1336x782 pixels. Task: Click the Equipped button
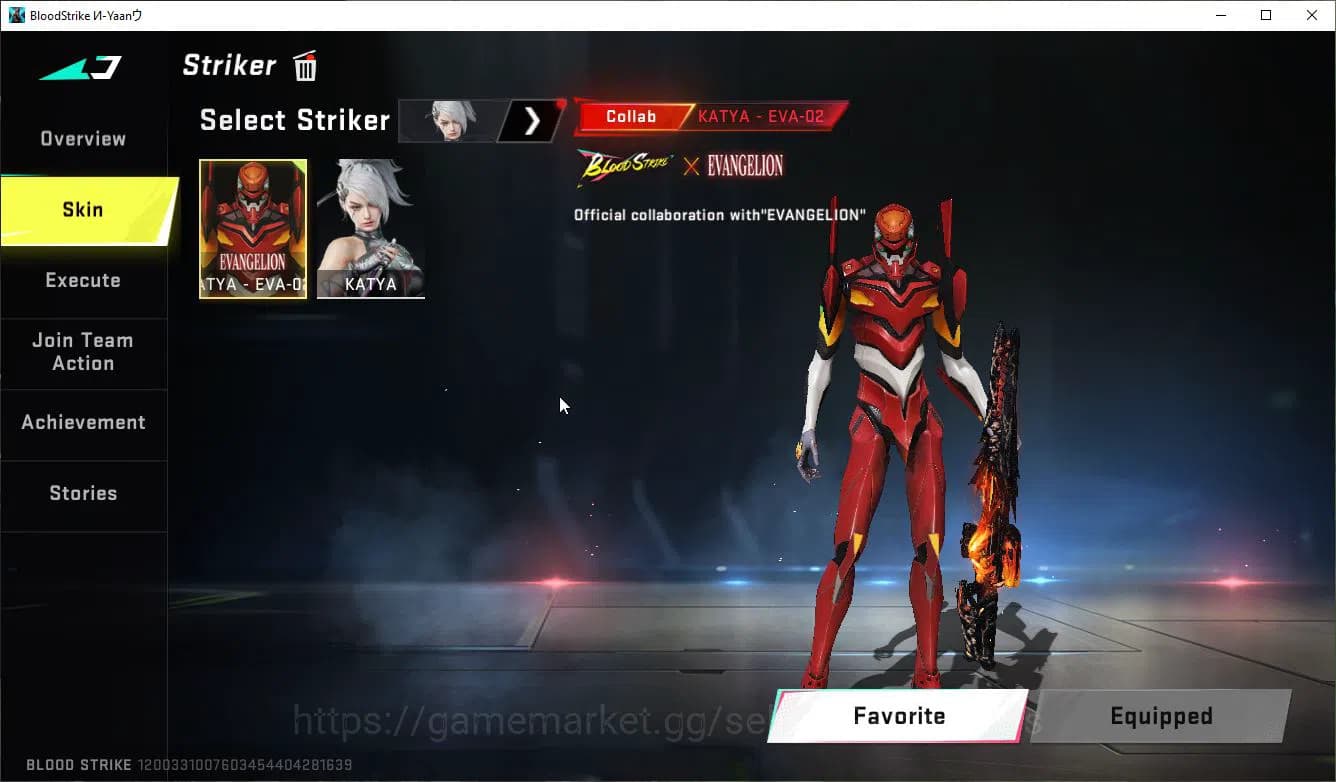tap(1161, 716)
